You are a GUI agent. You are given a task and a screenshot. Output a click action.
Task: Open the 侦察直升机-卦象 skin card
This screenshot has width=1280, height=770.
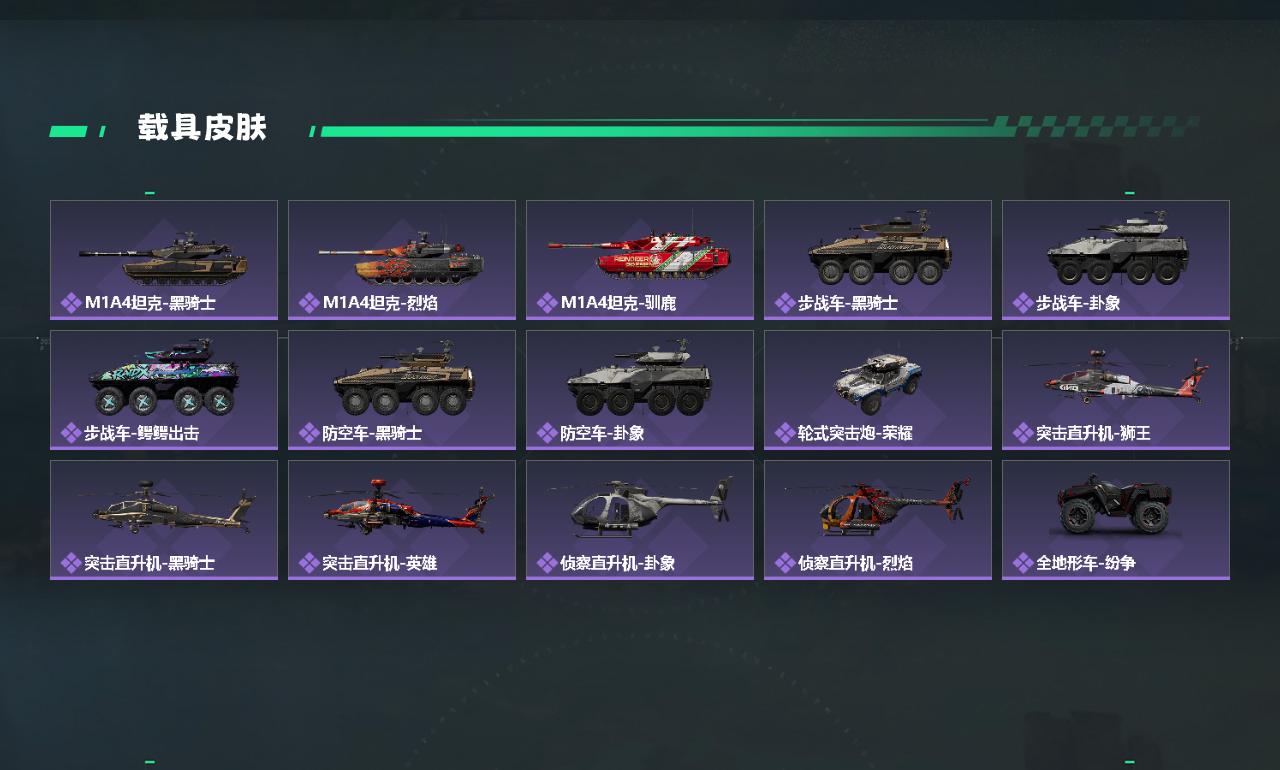point(640,520)
